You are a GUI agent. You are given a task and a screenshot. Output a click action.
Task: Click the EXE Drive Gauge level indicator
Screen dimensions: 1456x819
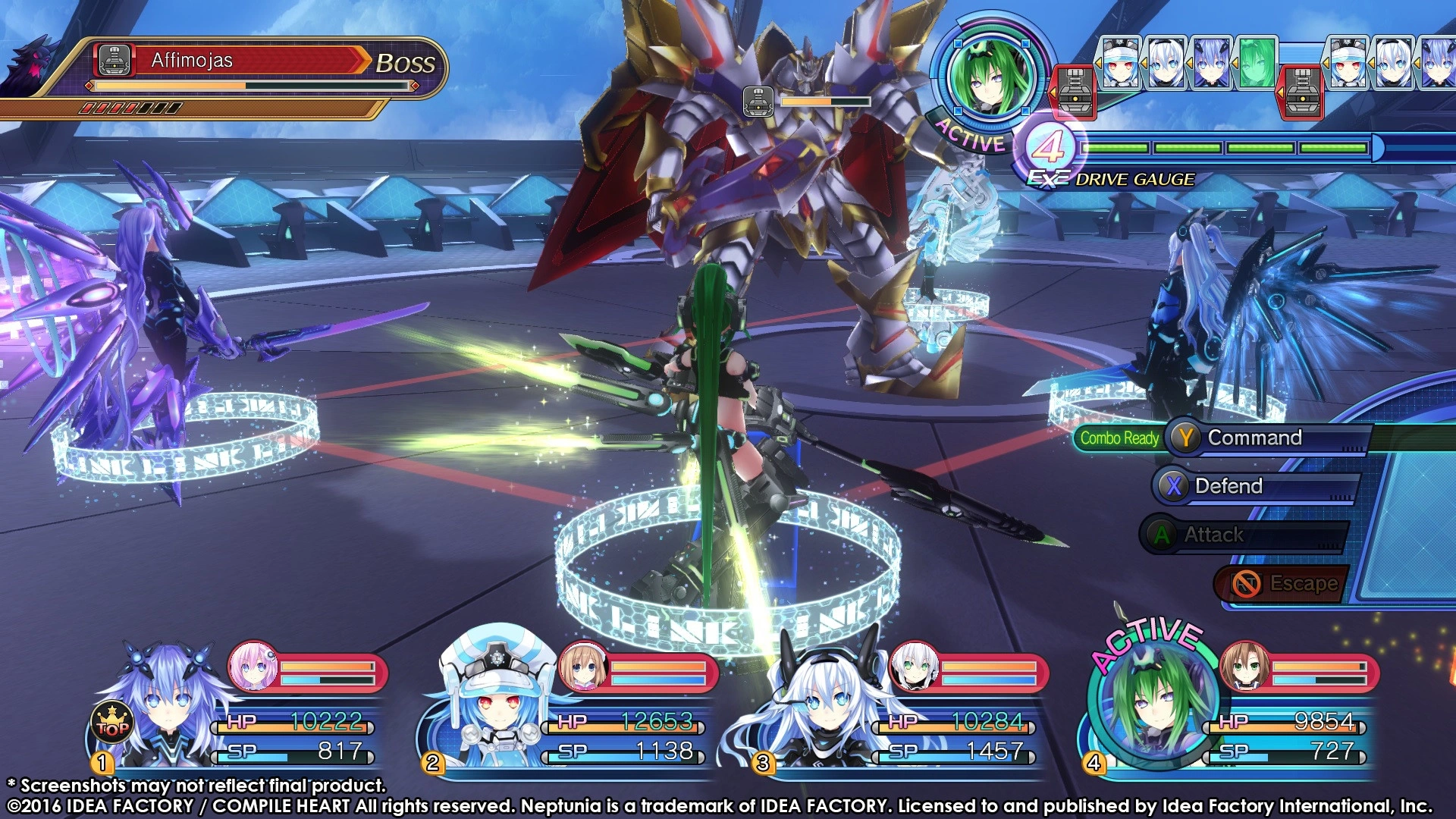1050,146
